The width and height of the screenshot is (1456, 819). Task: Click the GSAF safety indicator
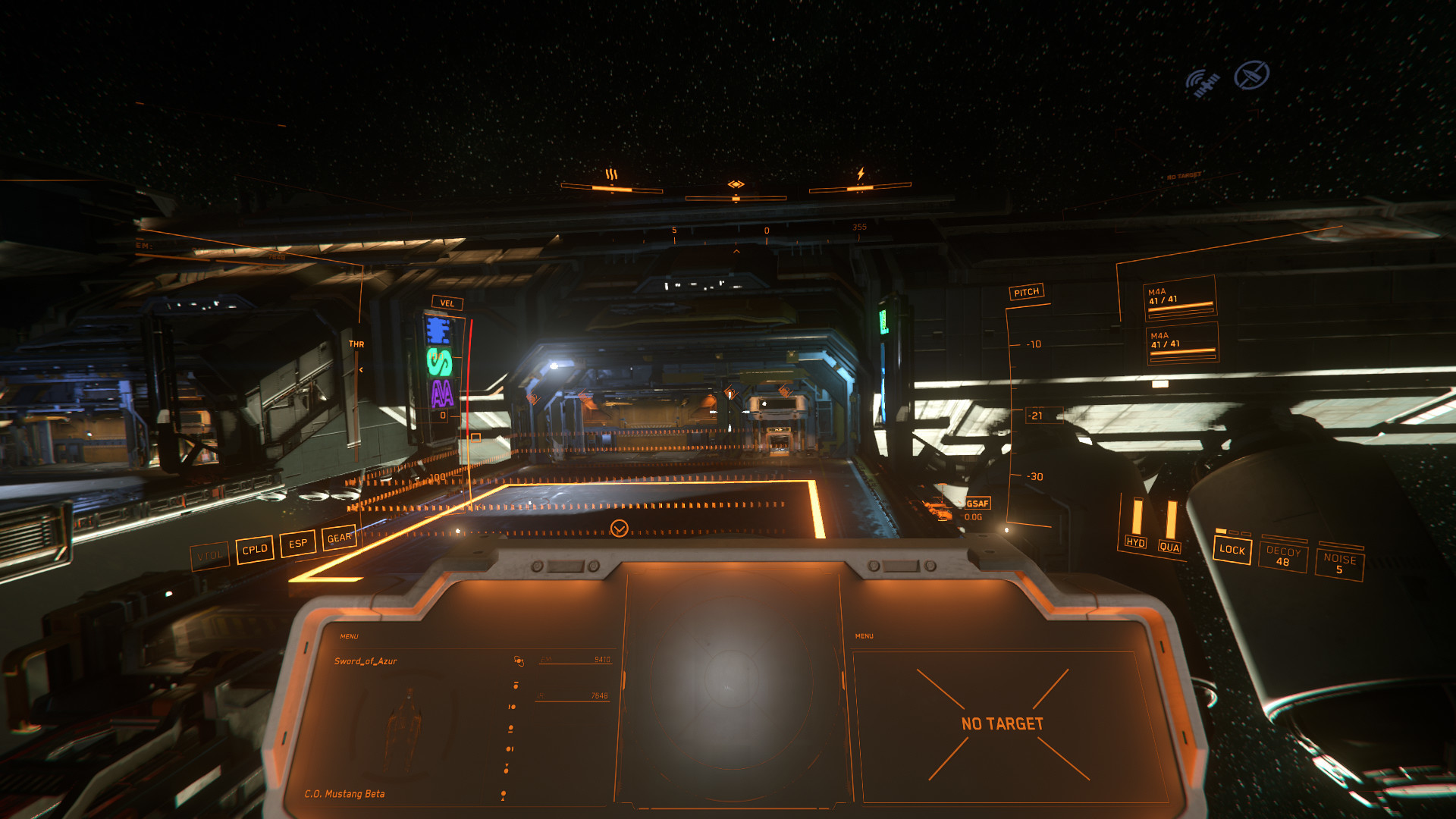[x=977, y=504]
